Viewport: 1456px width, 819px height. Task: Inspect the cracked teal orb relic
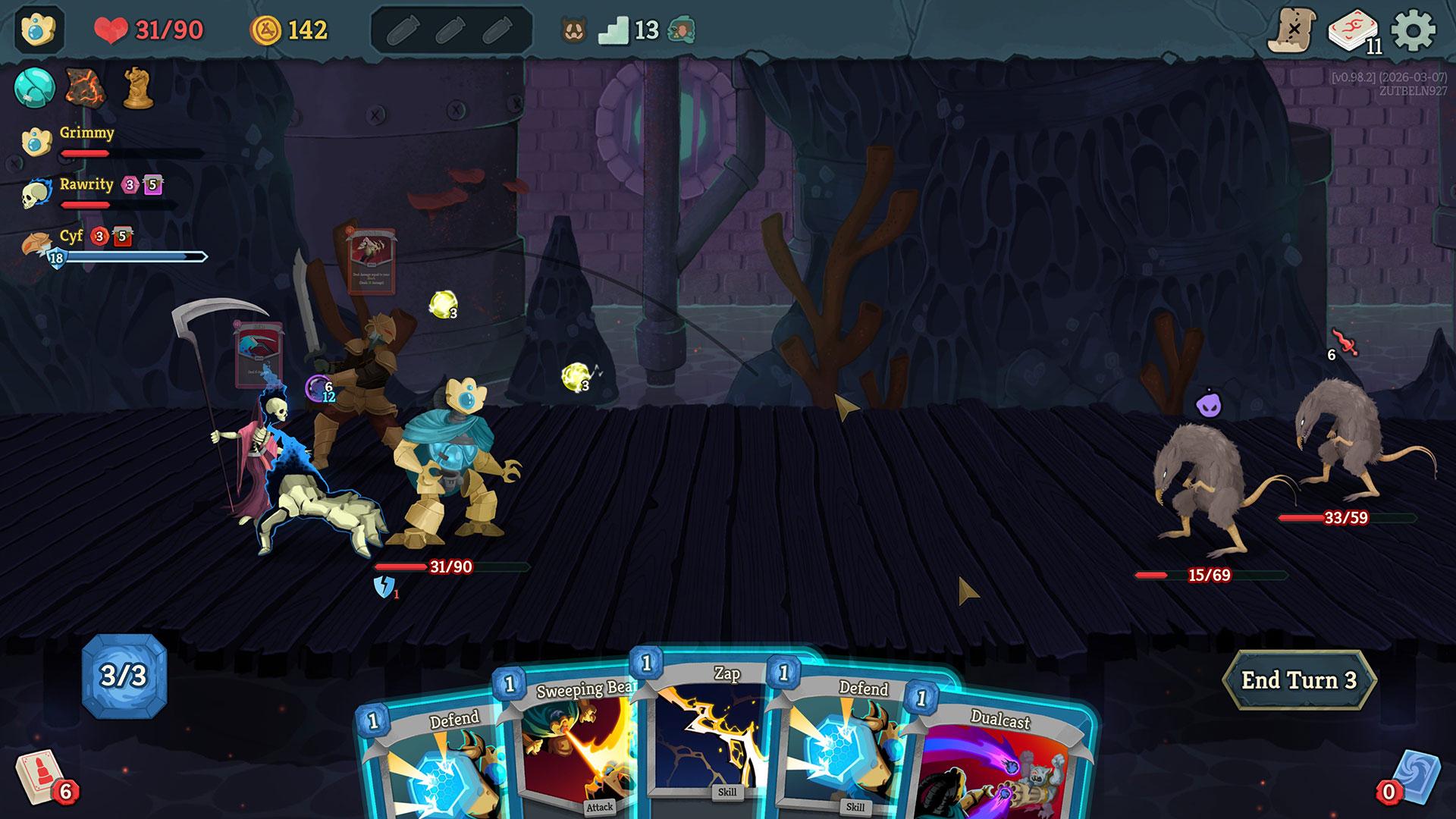tap(34, 87)
